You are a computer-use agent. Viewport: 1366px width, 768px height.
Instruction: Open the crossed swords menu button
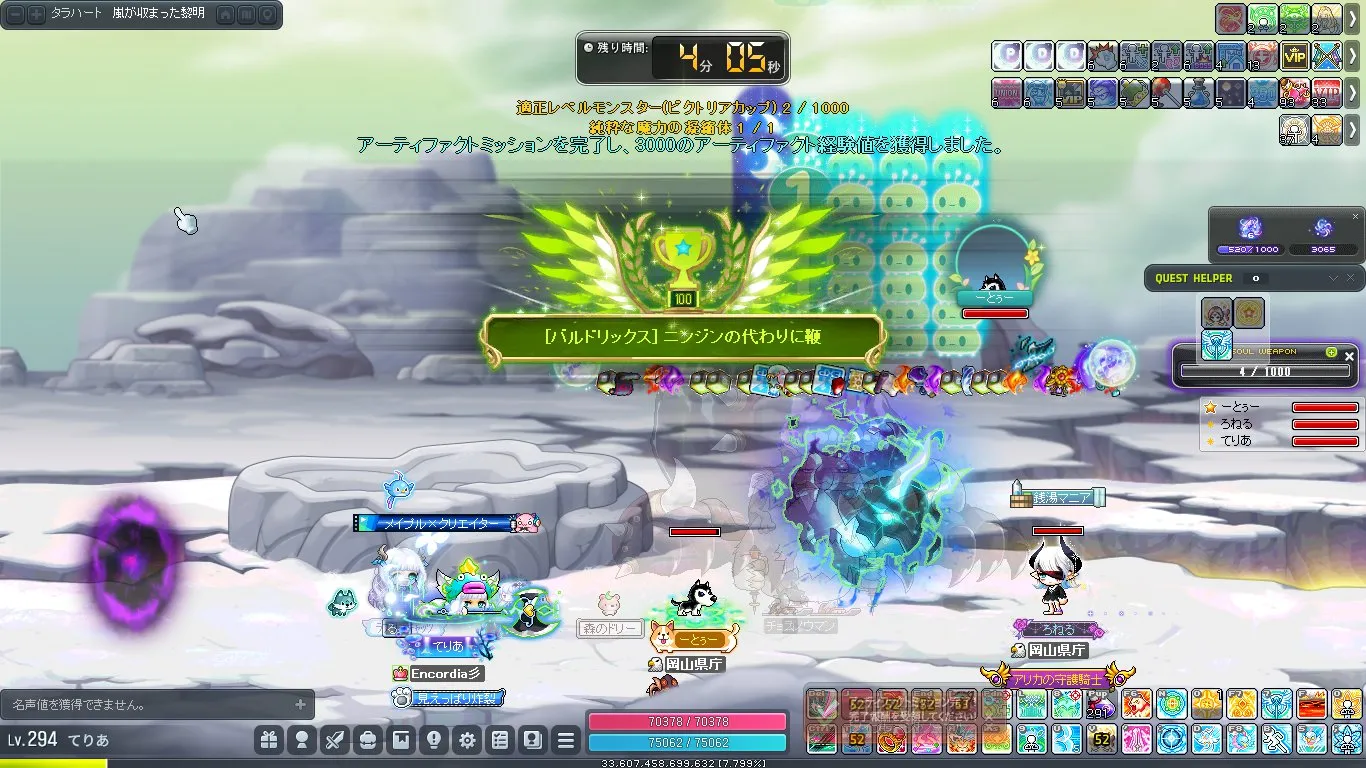[335, 741]
